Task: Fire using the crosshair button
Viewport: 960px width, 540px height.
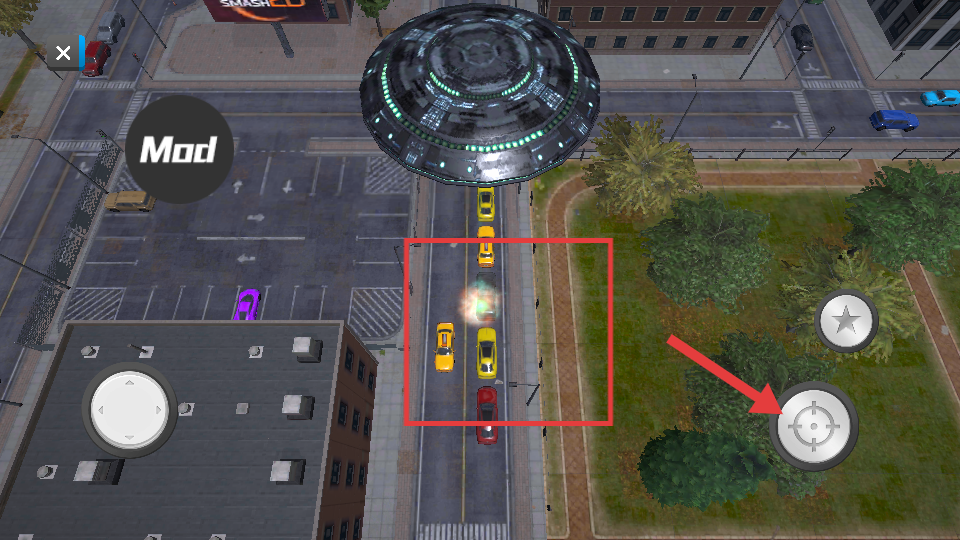Action: (x=814, y=427)
